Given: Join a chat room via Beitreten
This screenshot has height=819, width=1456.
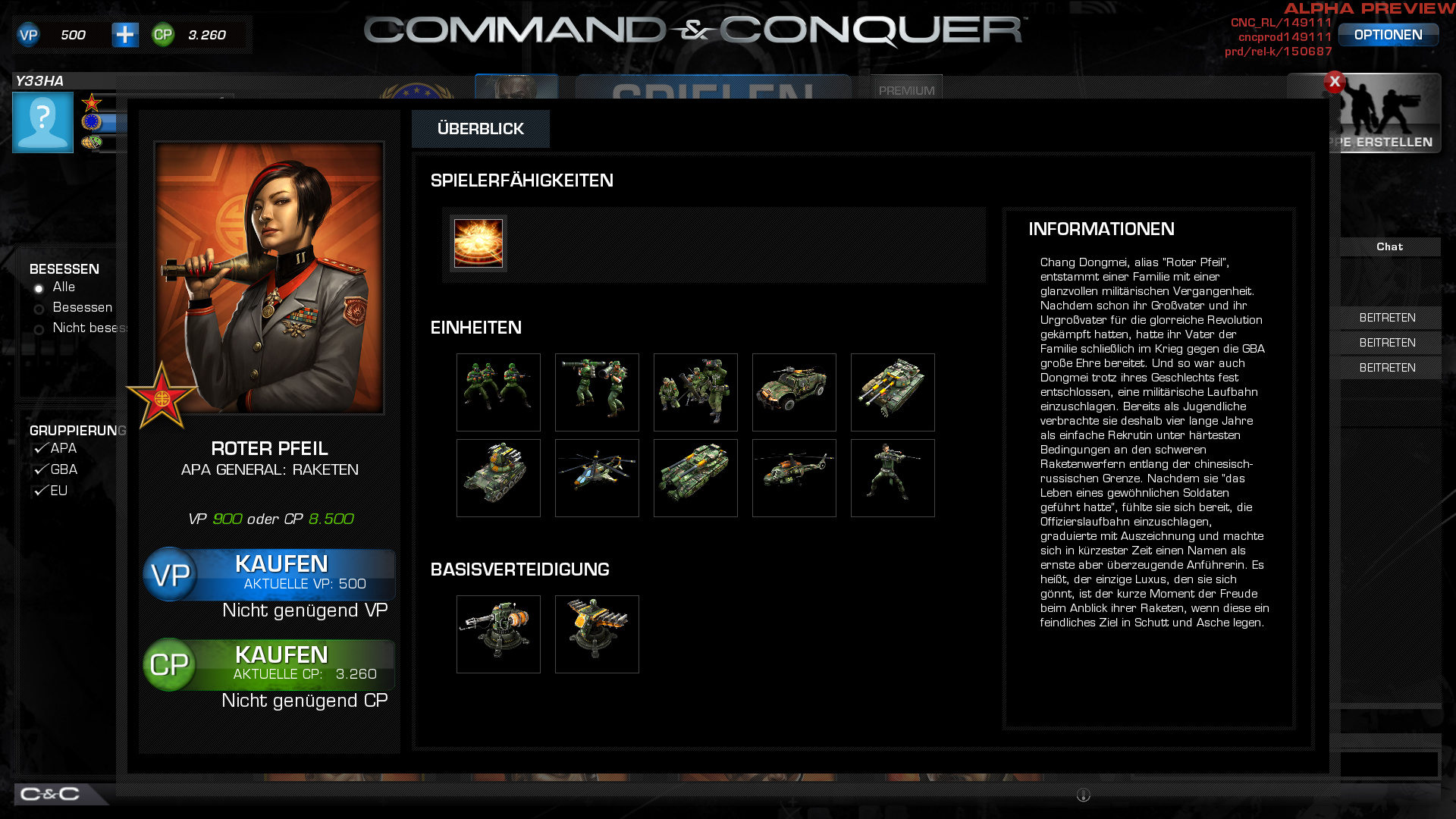Looking at the screenshot, I should click(1389, 317).
